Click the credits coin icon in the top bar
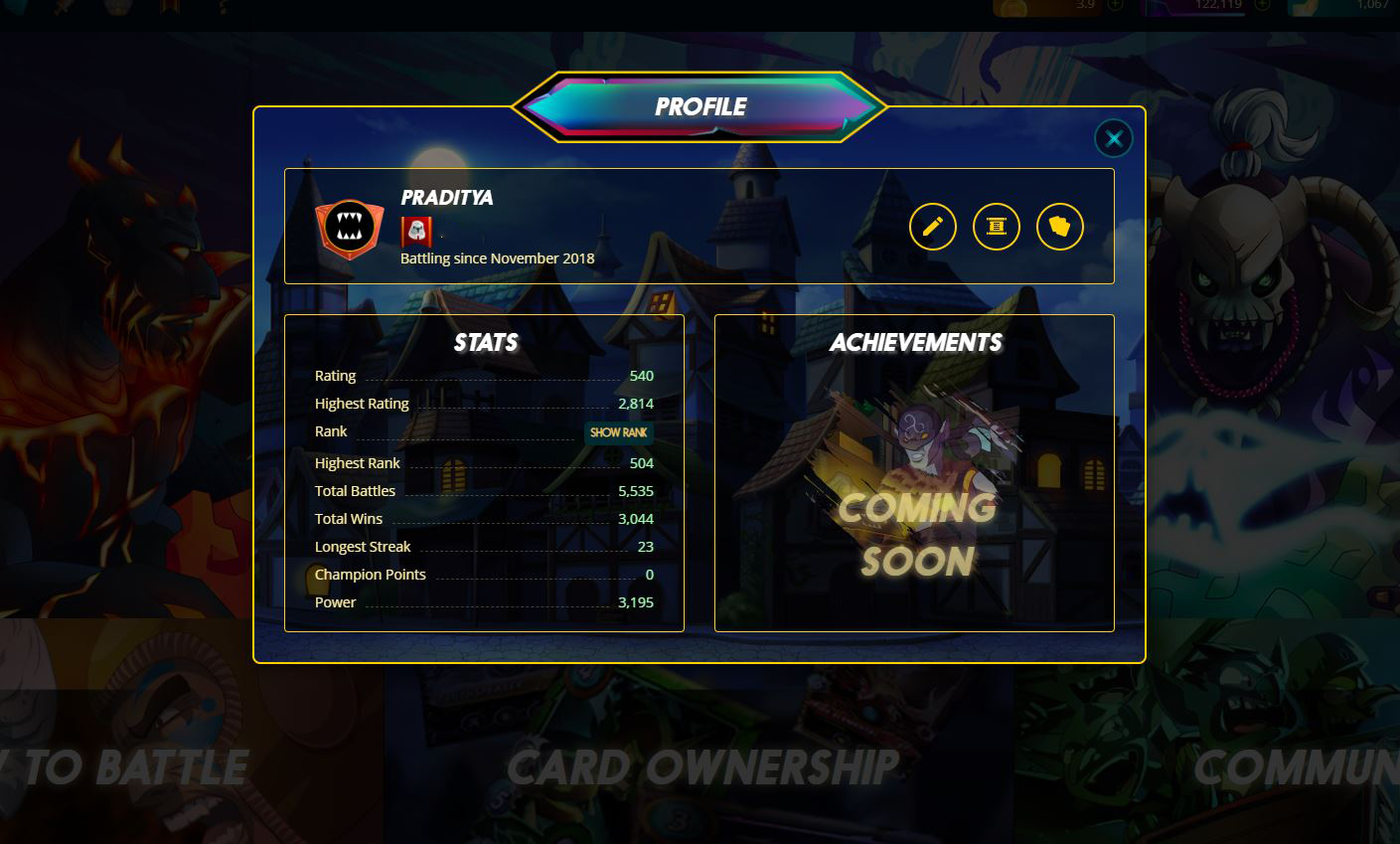This screenshot has width=1400, height=844. tap(1015, 7)
